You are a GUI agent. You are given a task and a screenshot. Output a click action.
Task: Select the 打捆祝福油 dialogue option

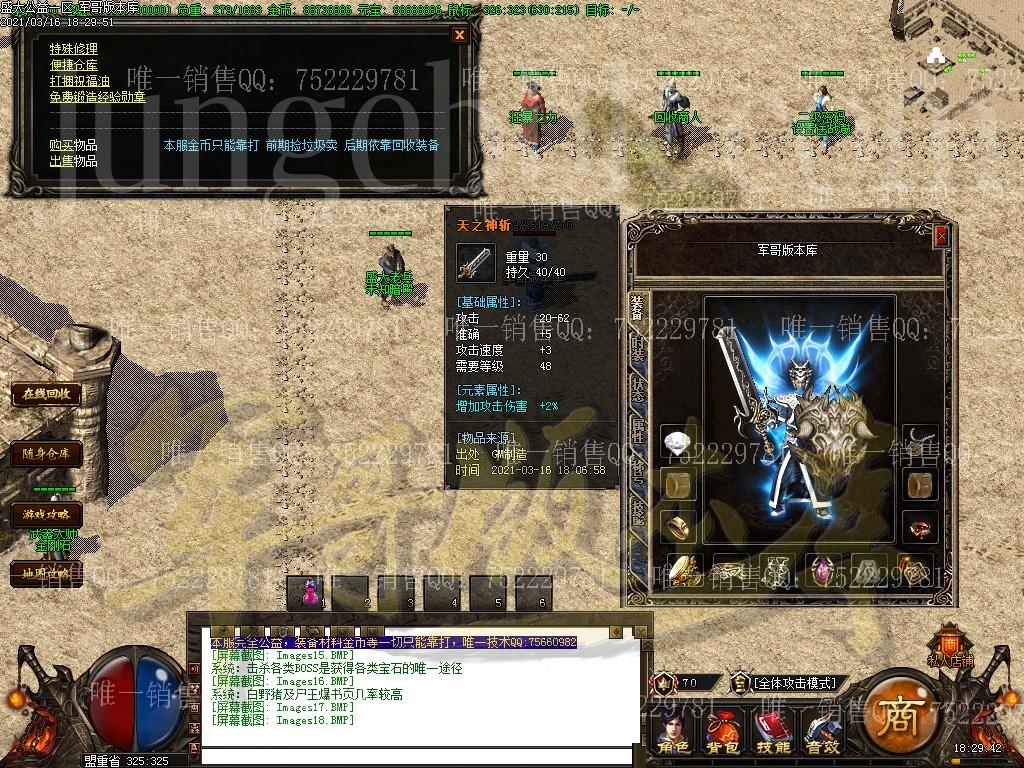pos(80,81)
